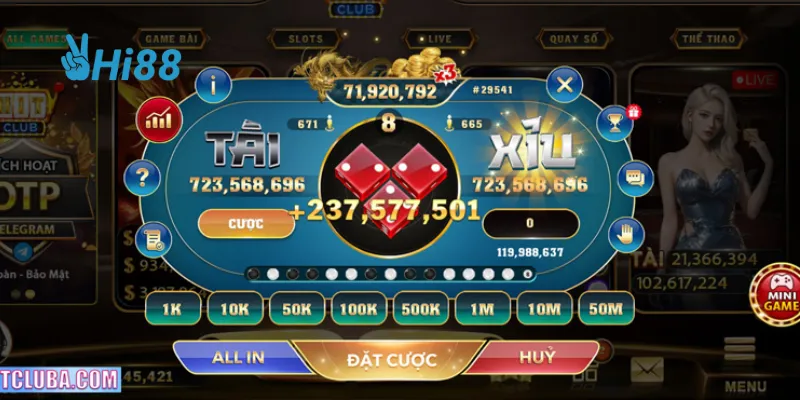The height and width of the screenshot is (400, 800).
Task: Open the chat bubble icon
Action: (633, 179)
